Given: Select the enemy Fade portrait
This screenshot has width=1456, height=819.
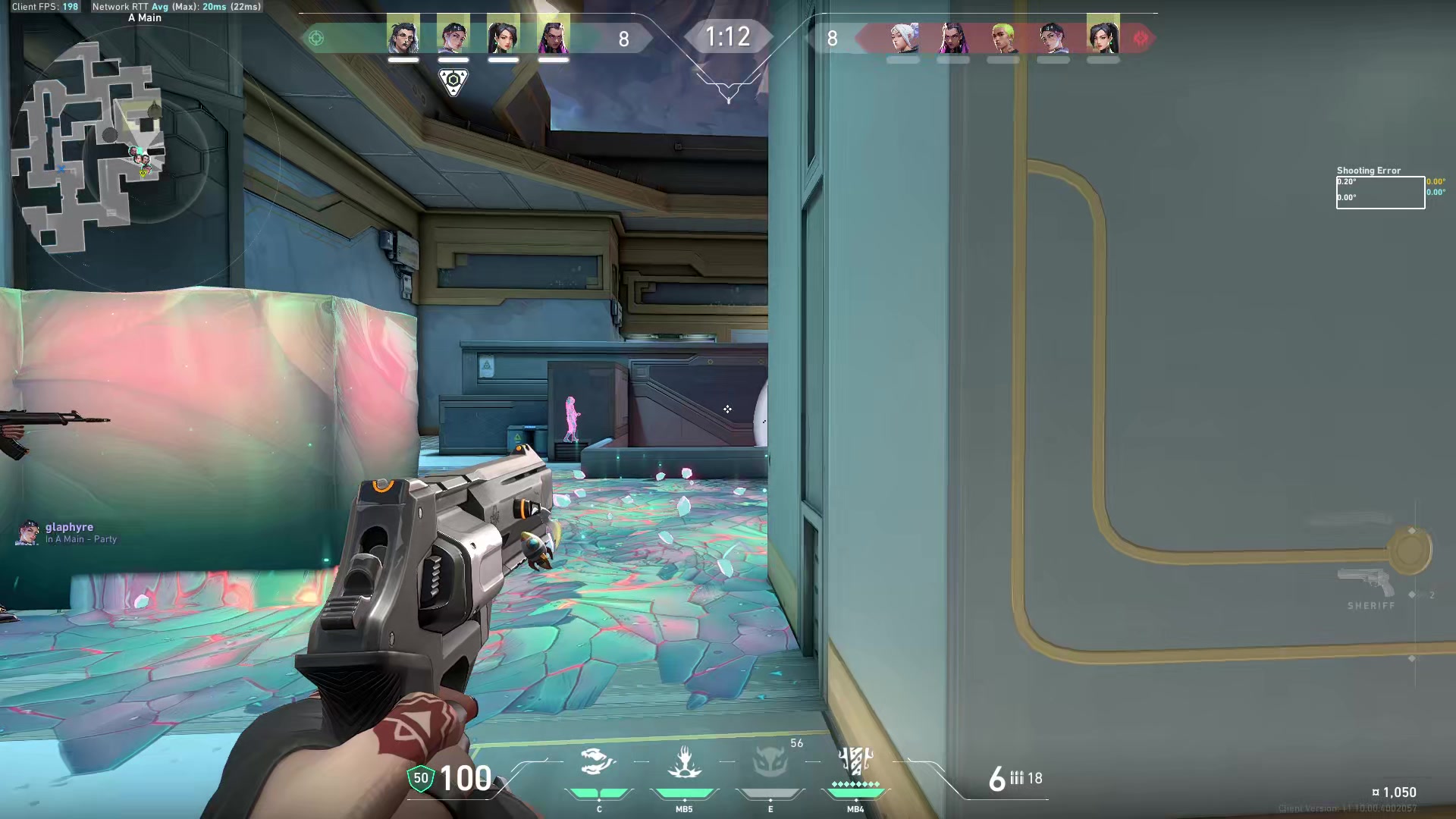Looking at the screenshot, I should [x=1053, y=37].
